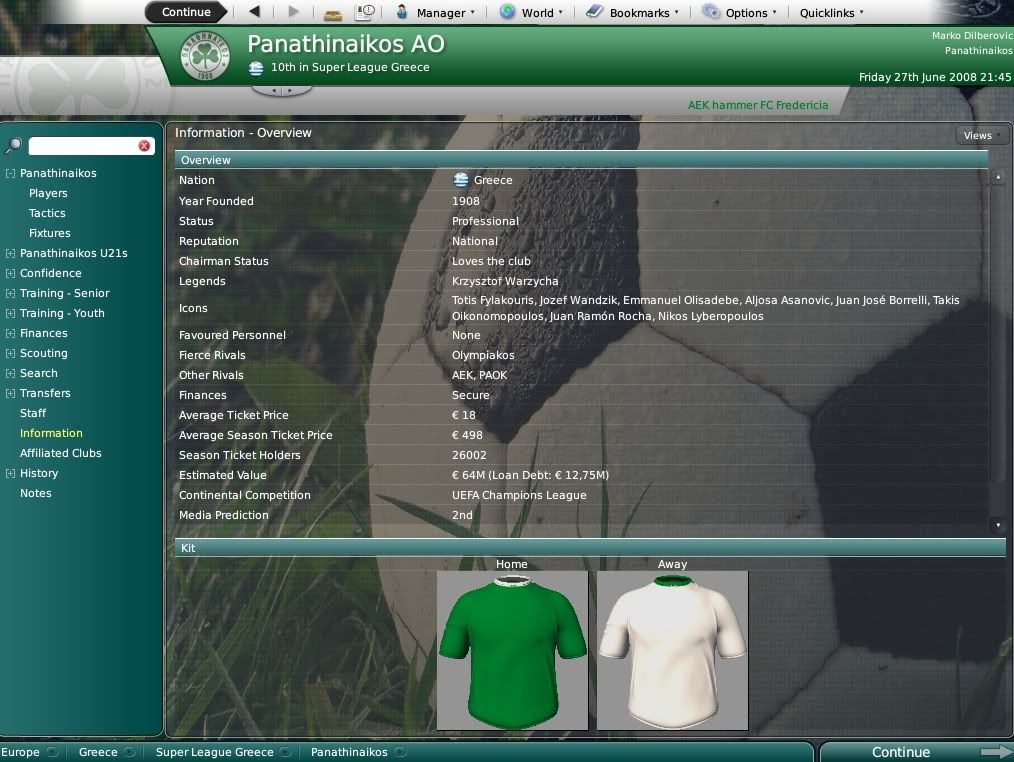Open the Quicklinks menu
Image resolution: width=1014 pixels, height=762 pixels.
pyautogui.click(x=831, y=13)
